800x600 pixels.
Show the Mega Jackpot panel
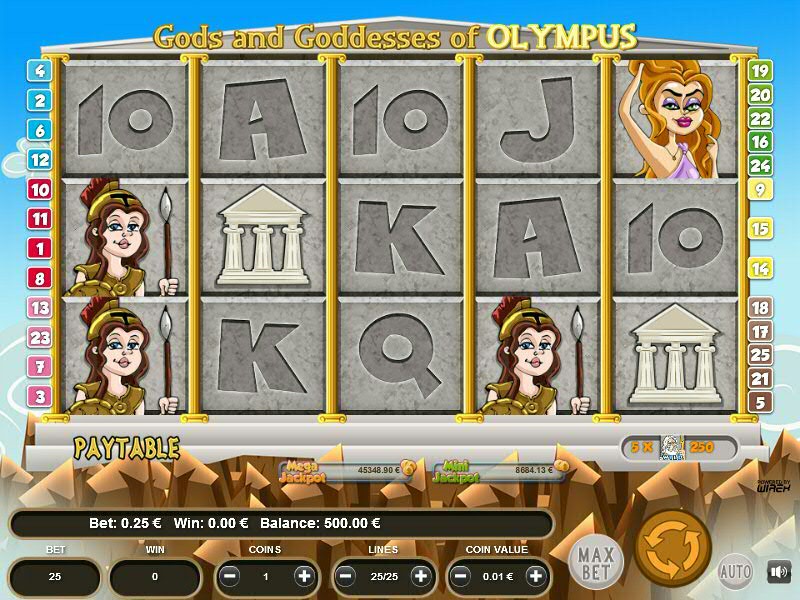347,470
